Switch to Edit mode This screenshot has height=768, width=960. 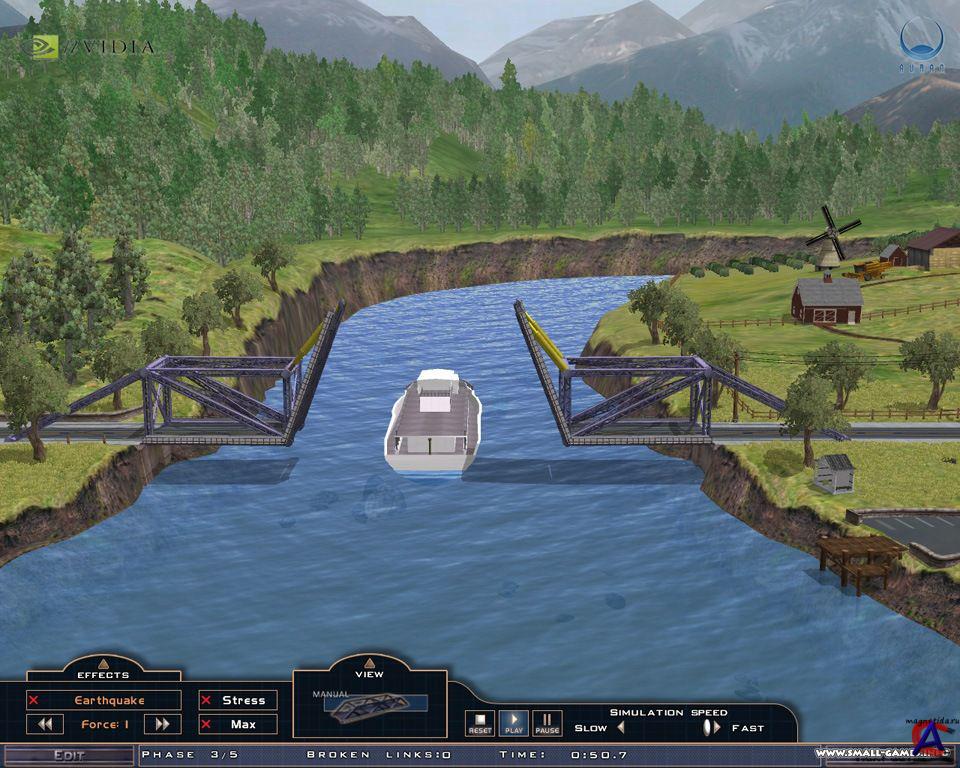pos(68,756)
